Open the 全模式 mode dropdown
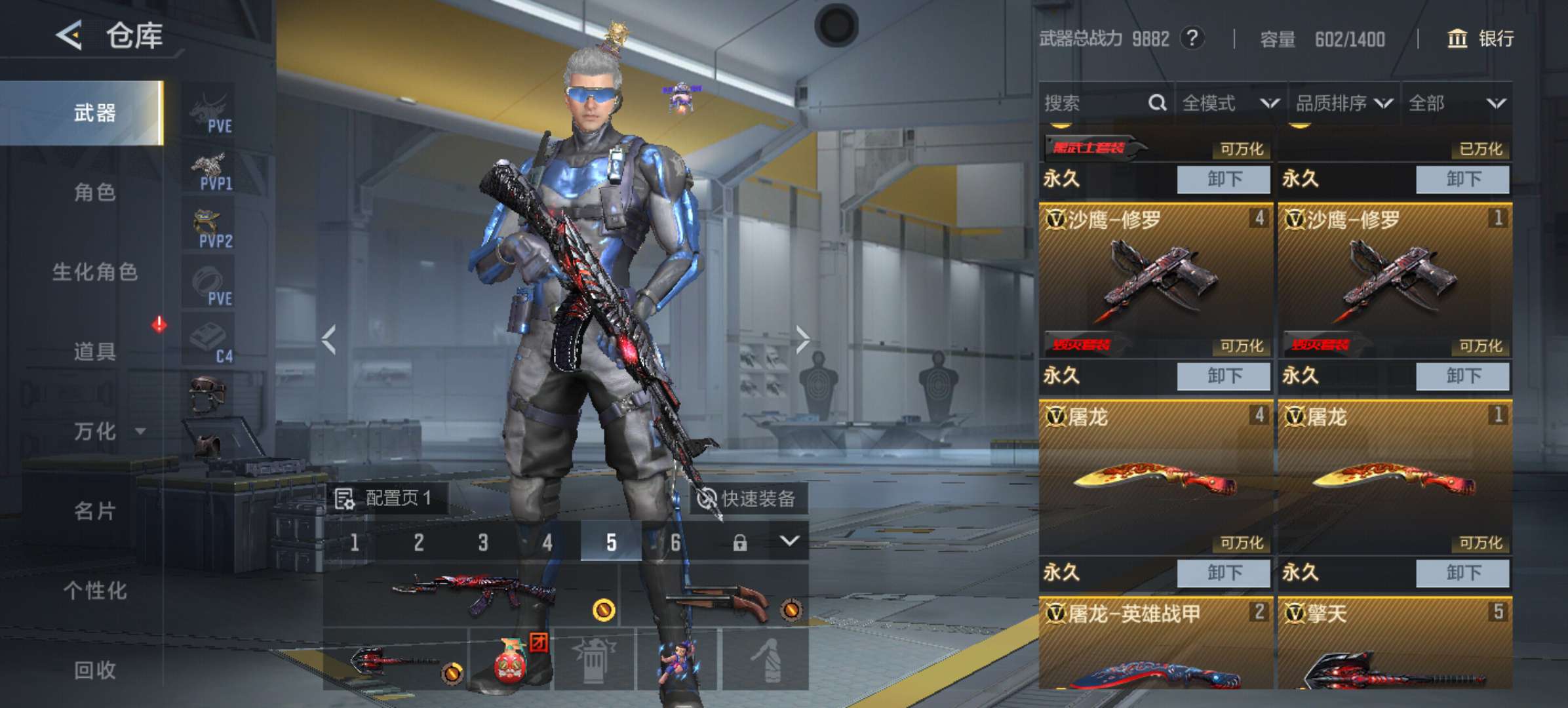1568x708 pixels. coord(1230,103)
